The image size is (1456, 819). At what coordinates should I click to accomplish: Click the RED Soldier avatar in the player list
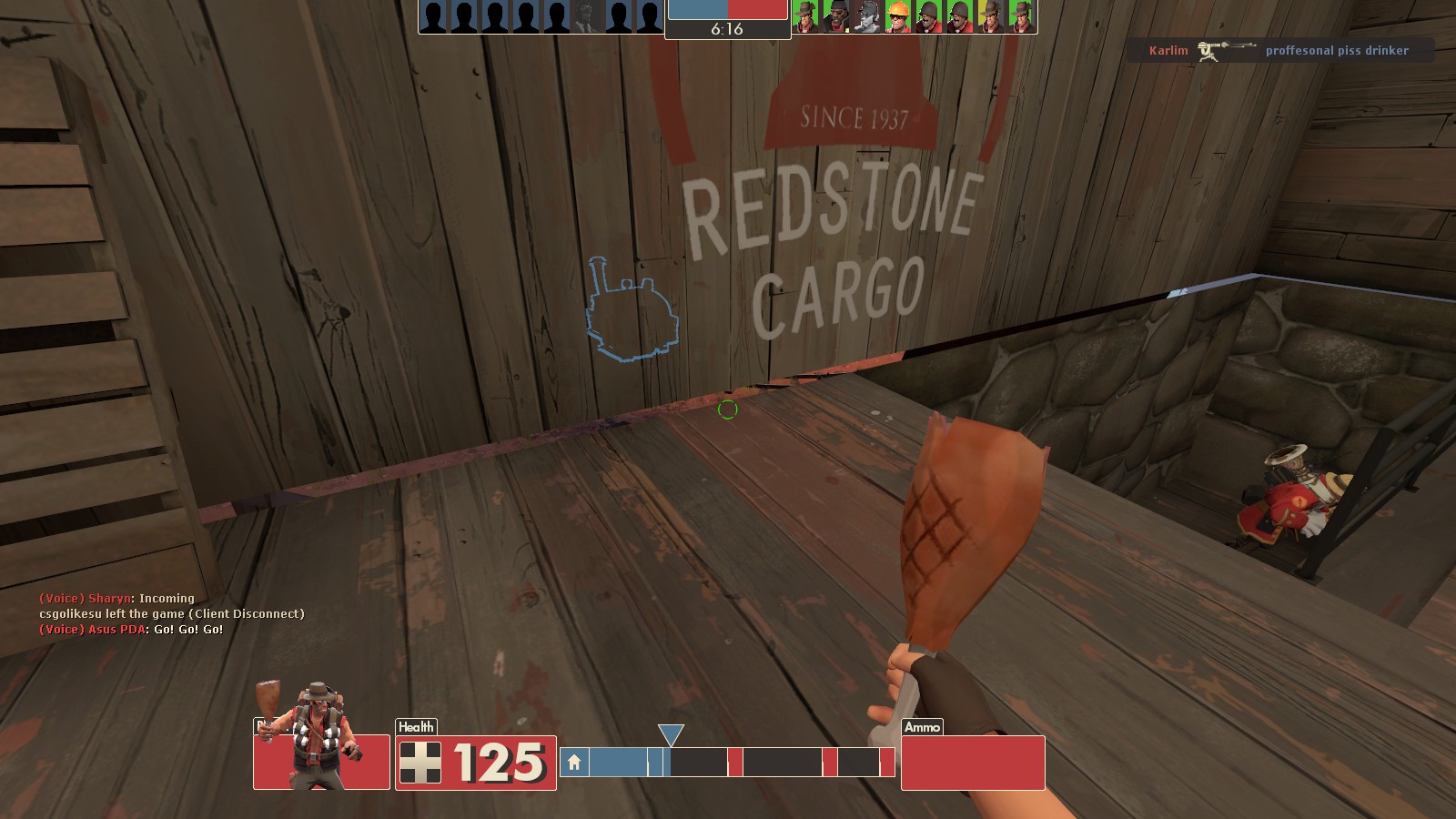[x=927, y=15]
